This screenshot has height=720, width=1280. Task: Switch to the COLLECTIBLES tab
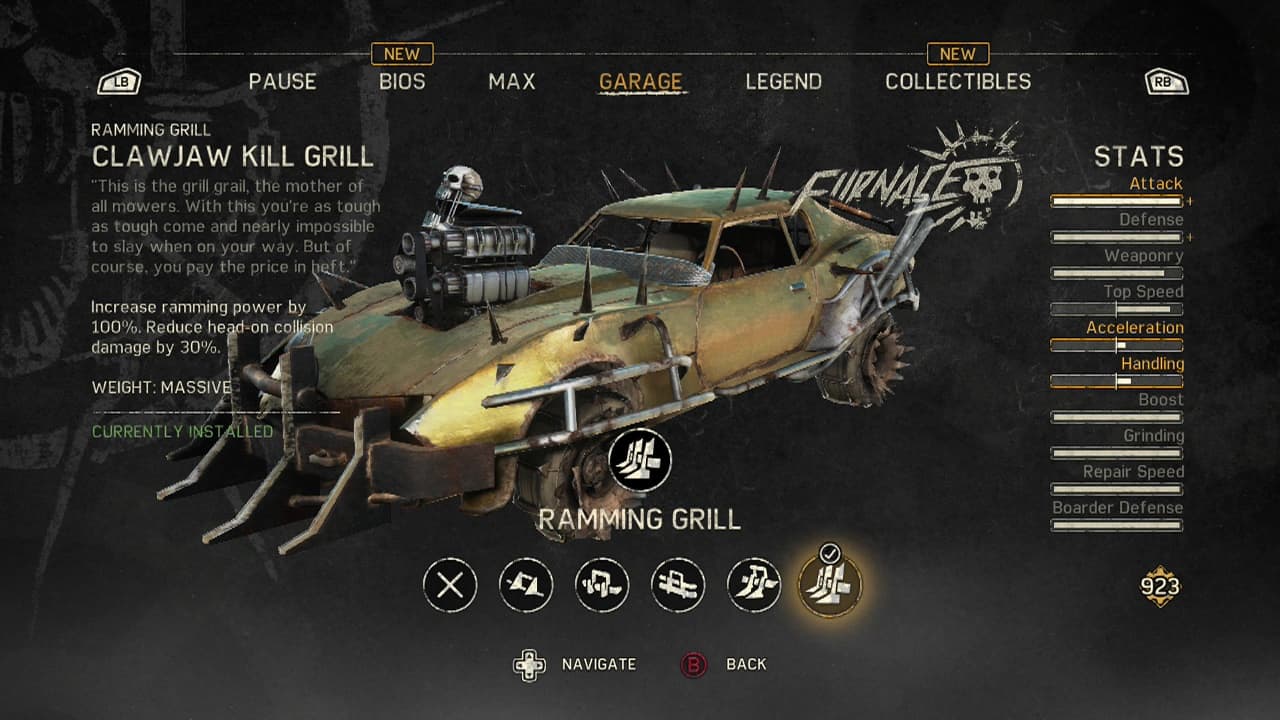pyautogui.click(x=960, y=82)
